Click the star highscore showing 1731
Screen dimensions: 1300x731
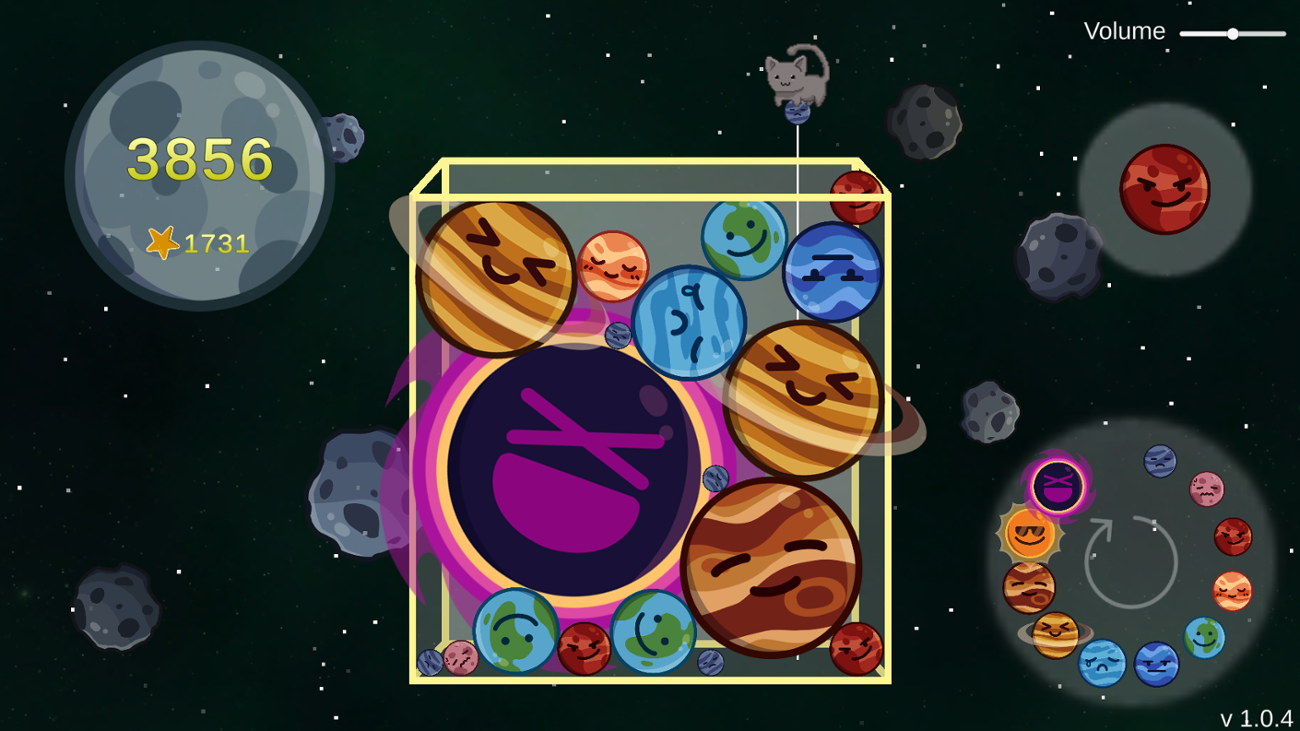[x=200, y=241]
